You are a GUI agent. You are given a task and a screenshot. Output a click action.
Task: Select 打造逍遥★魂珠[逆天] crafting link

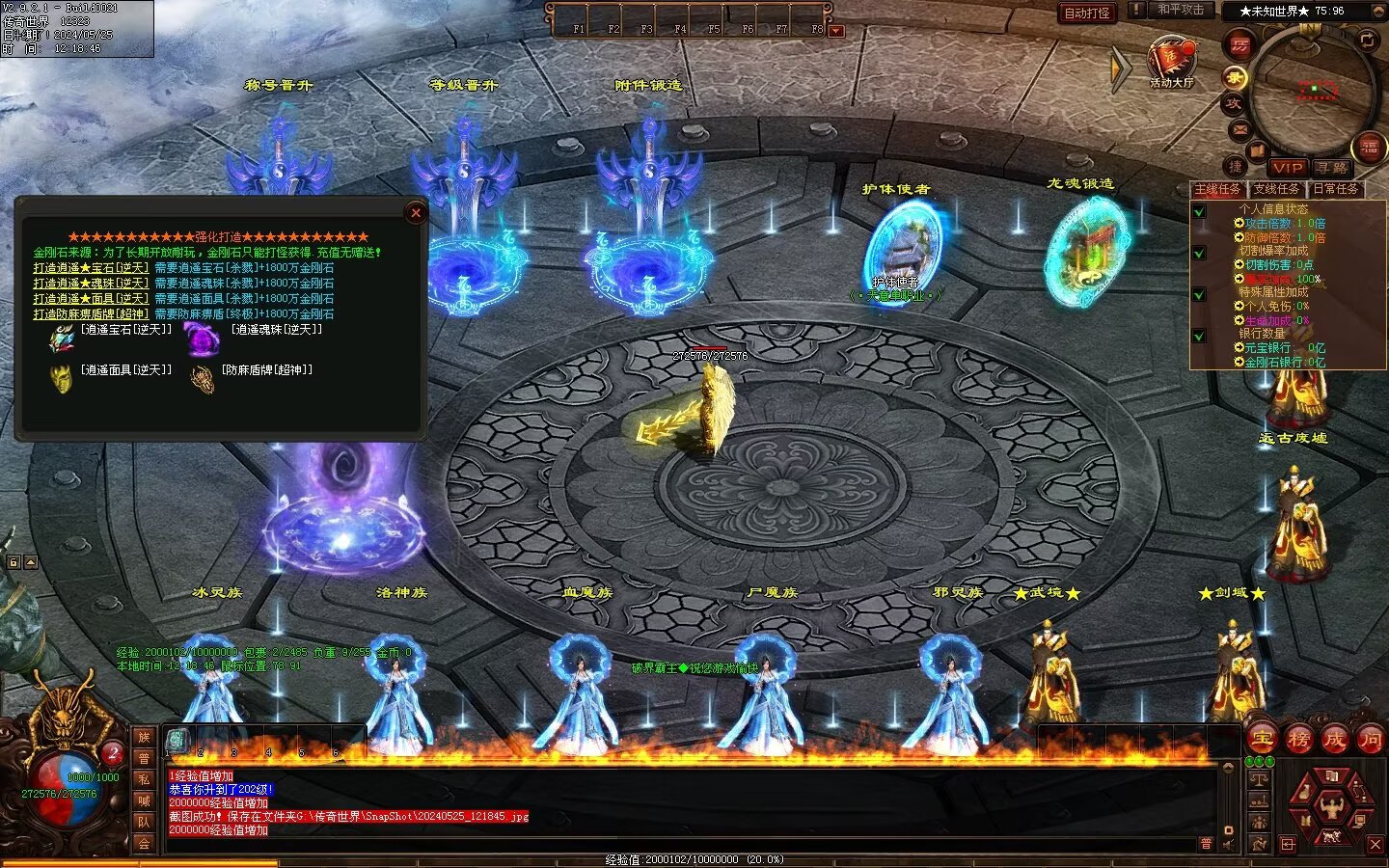91,284
